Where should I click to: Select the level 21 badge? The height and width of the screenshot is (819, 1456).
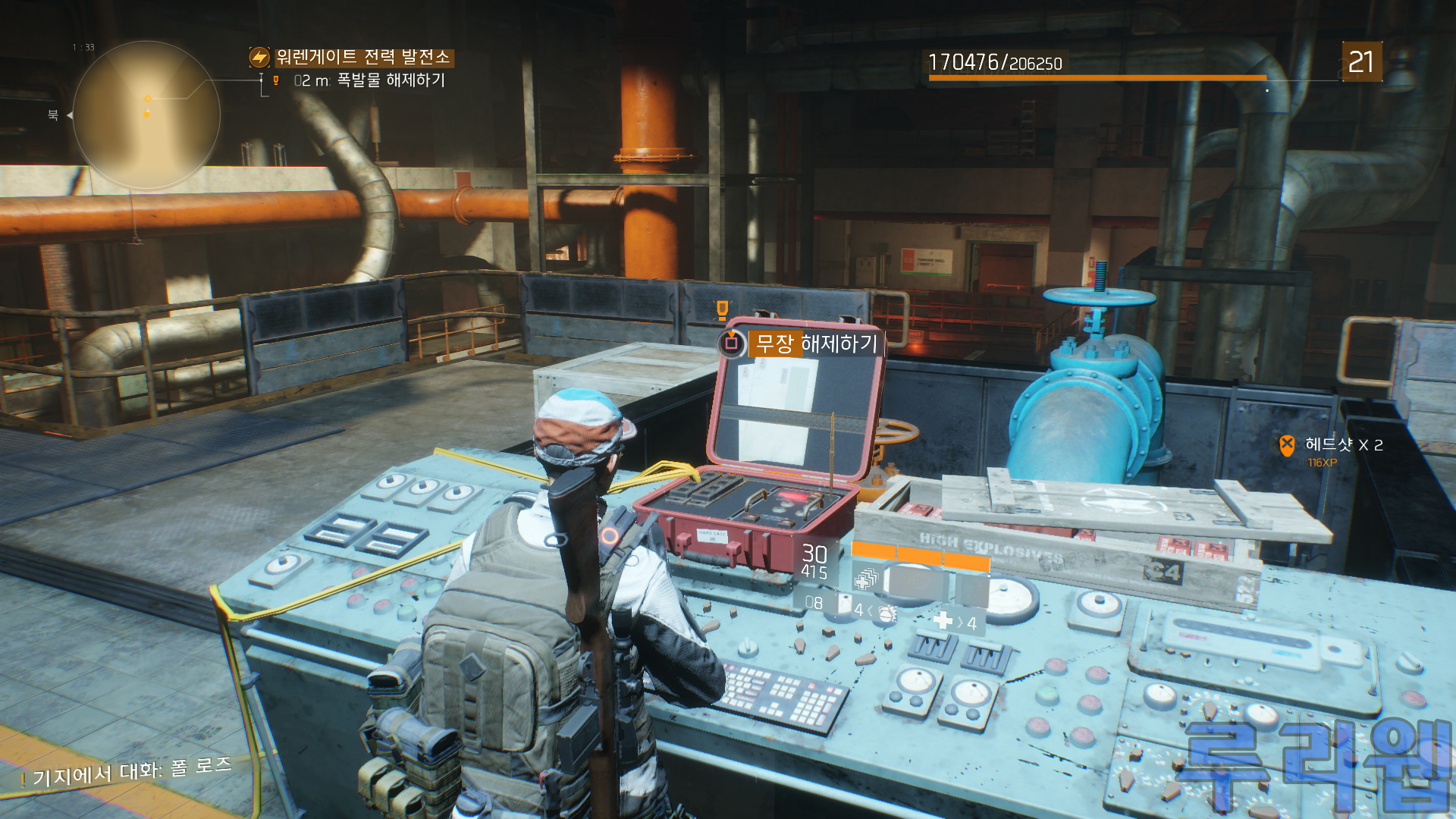(x=1361, y=61)
